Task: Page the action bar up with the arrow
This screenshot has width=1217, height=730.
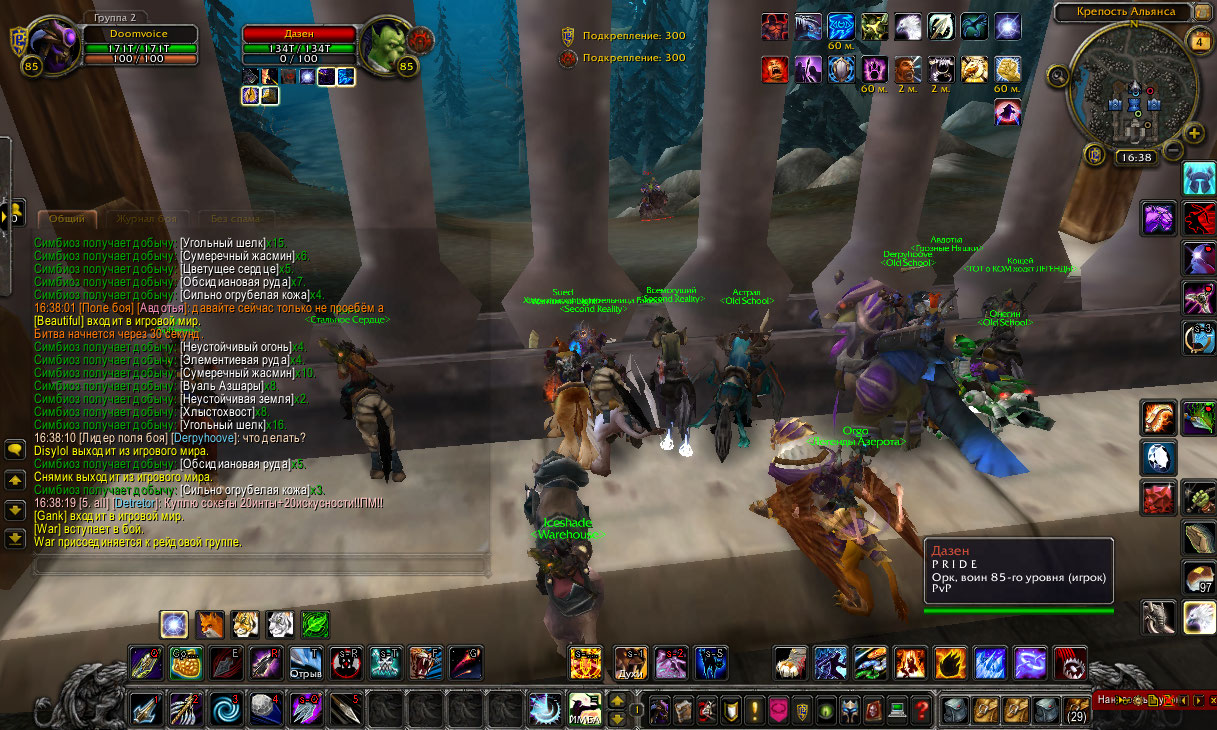Action: [x=617, y=699]
